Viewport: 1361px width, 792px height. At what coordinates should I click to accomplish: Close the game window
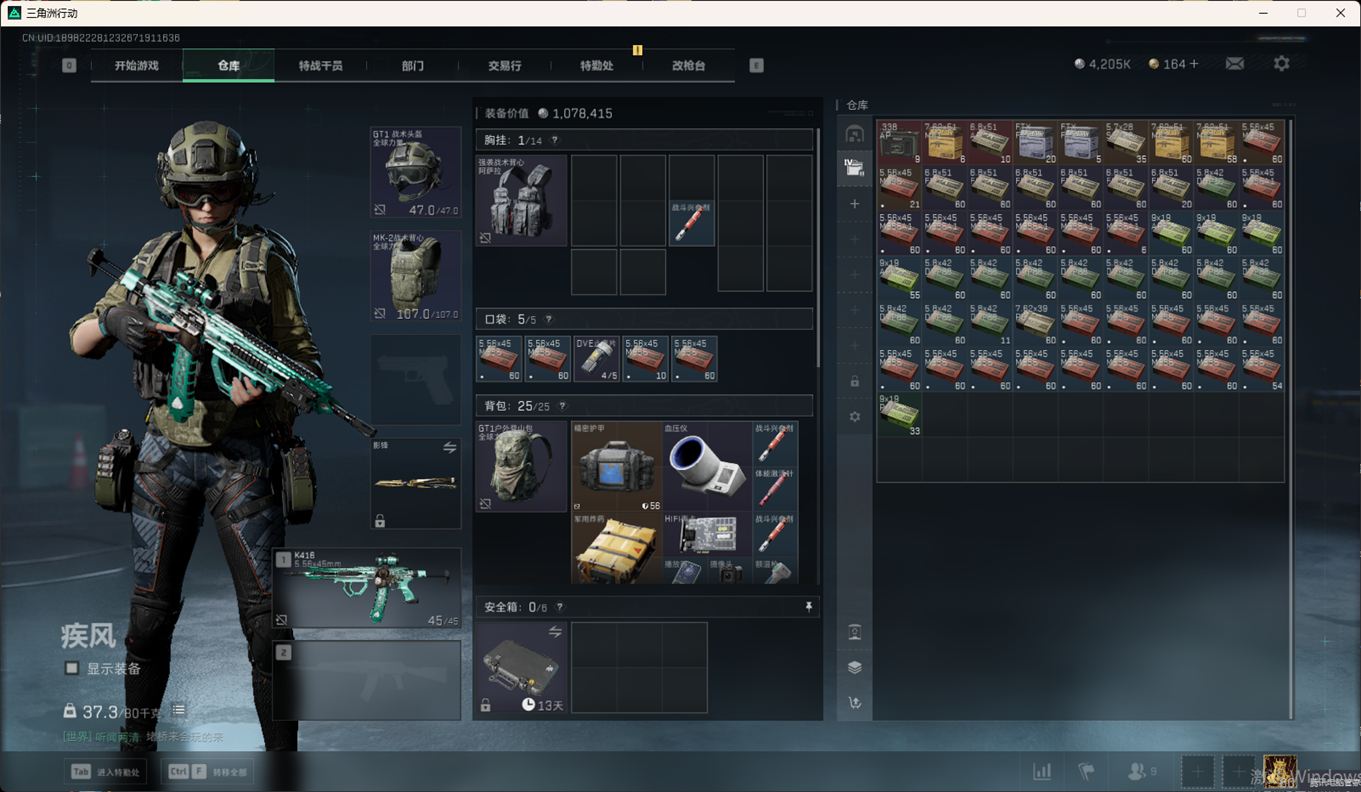[x=1340, y=13]
